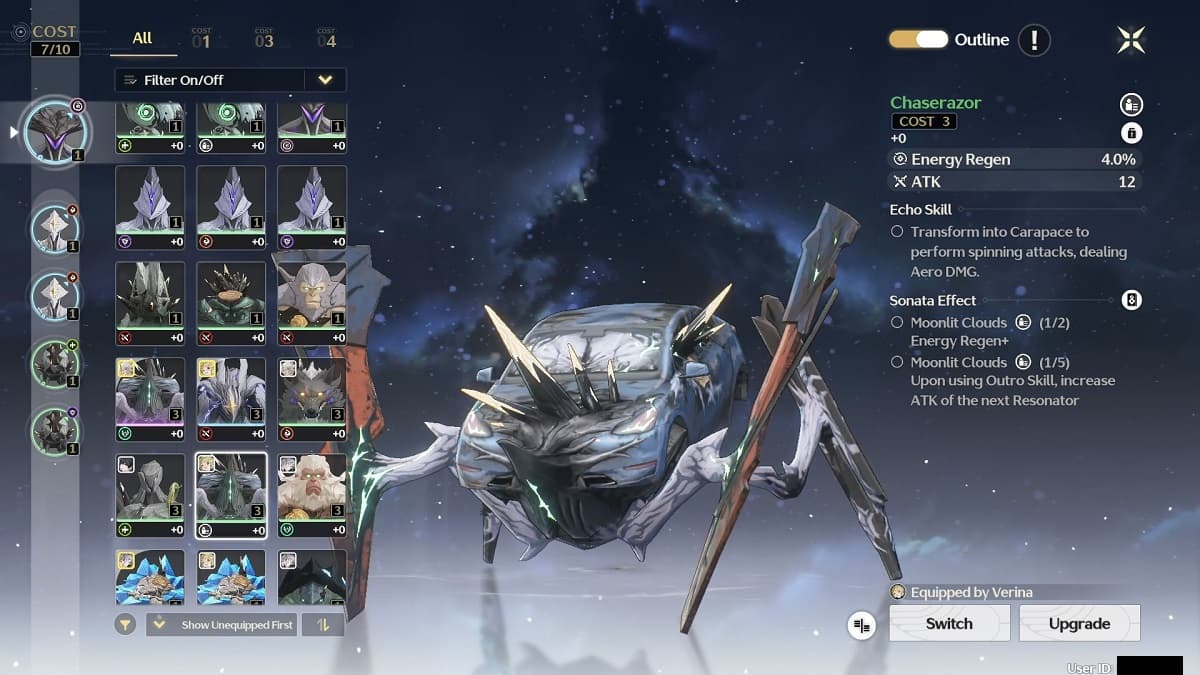1200x675 pixels.
Task: Open the echo comparison list icon
Action: [x=861, y=625]
